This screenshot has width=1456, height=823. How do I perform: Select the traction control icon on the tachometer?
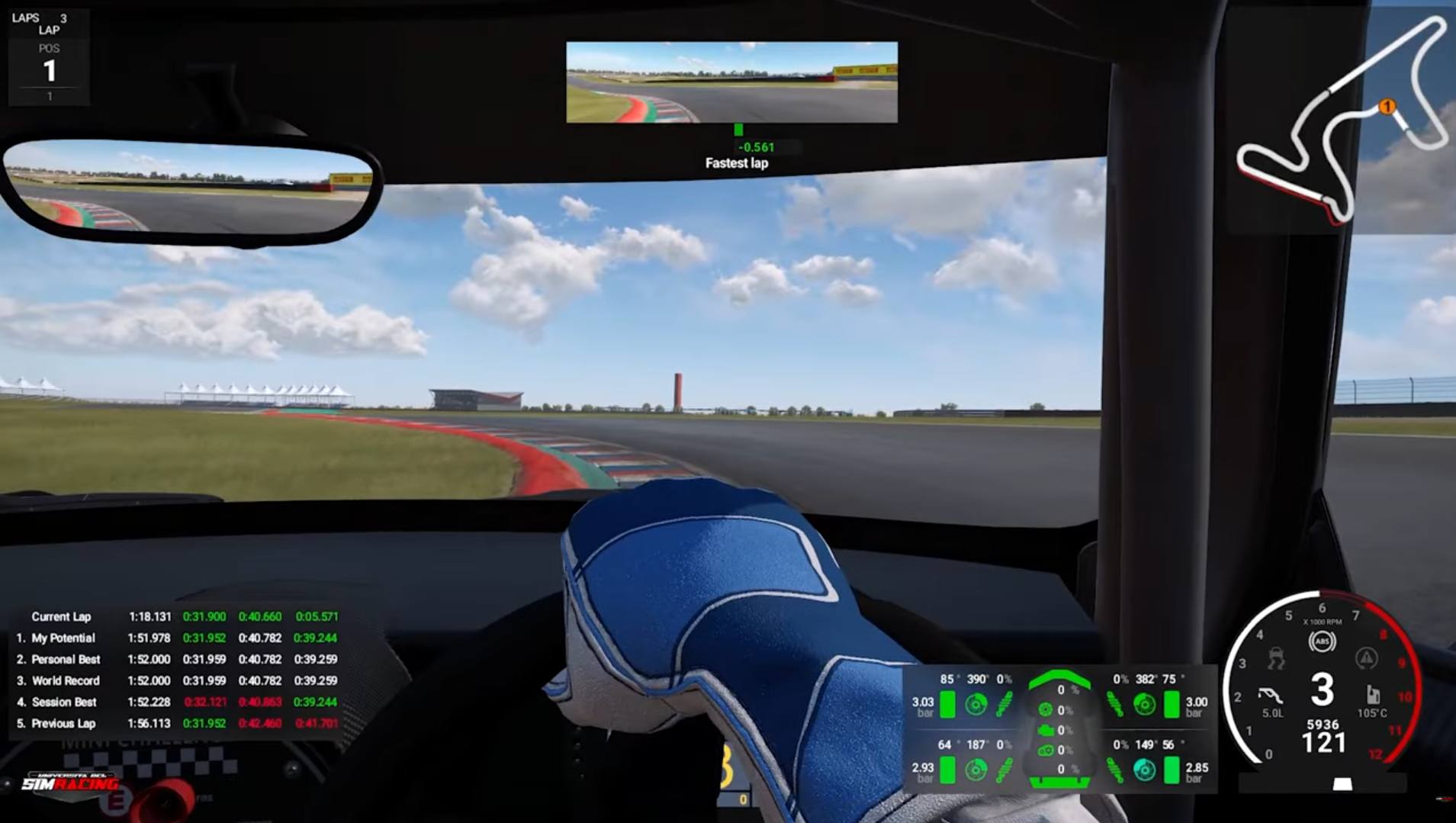pos(1275,658)
